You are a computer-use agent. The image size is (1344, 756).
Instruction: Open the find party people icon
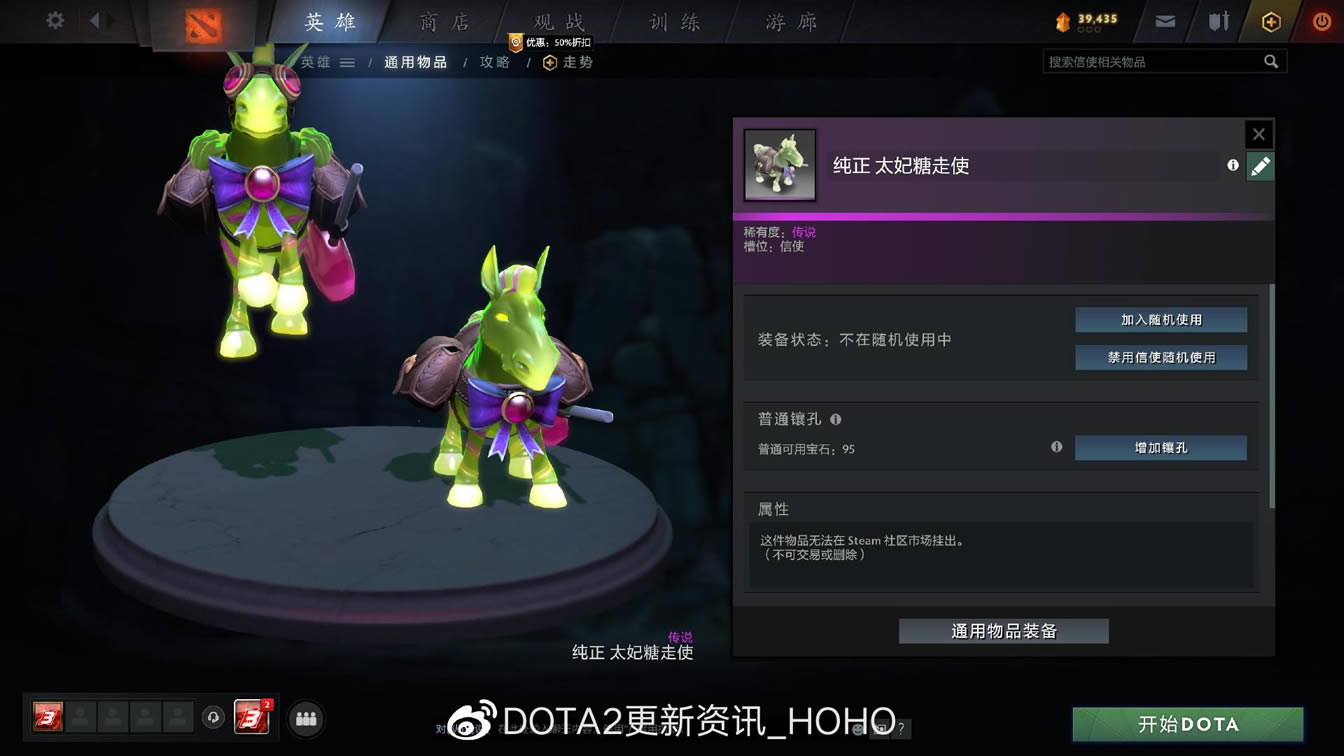point(306,717)
